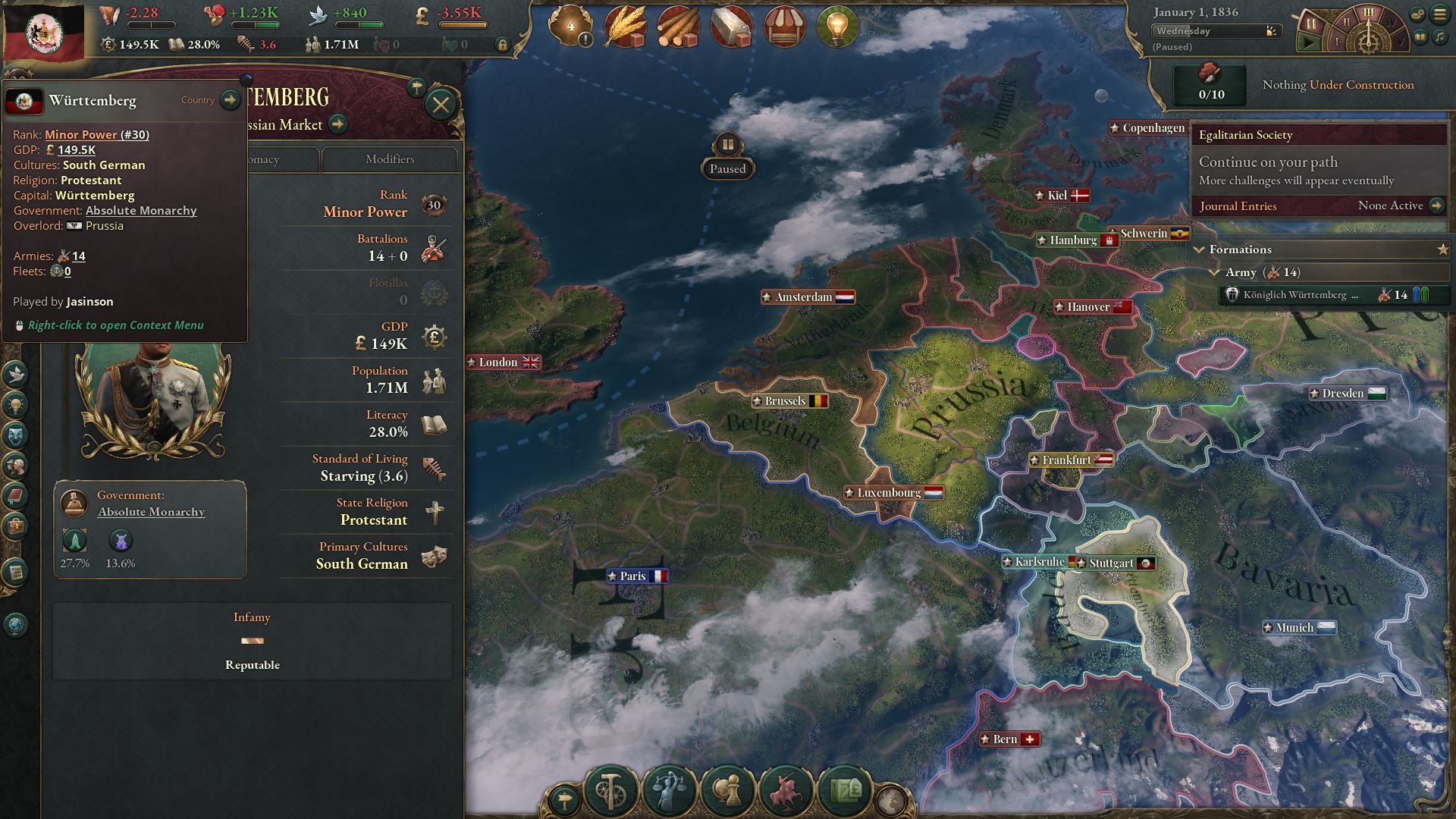1456x819 pixels.
Task: Open the Diplomacy lens with globe and pawn
Action: [726, 789]
